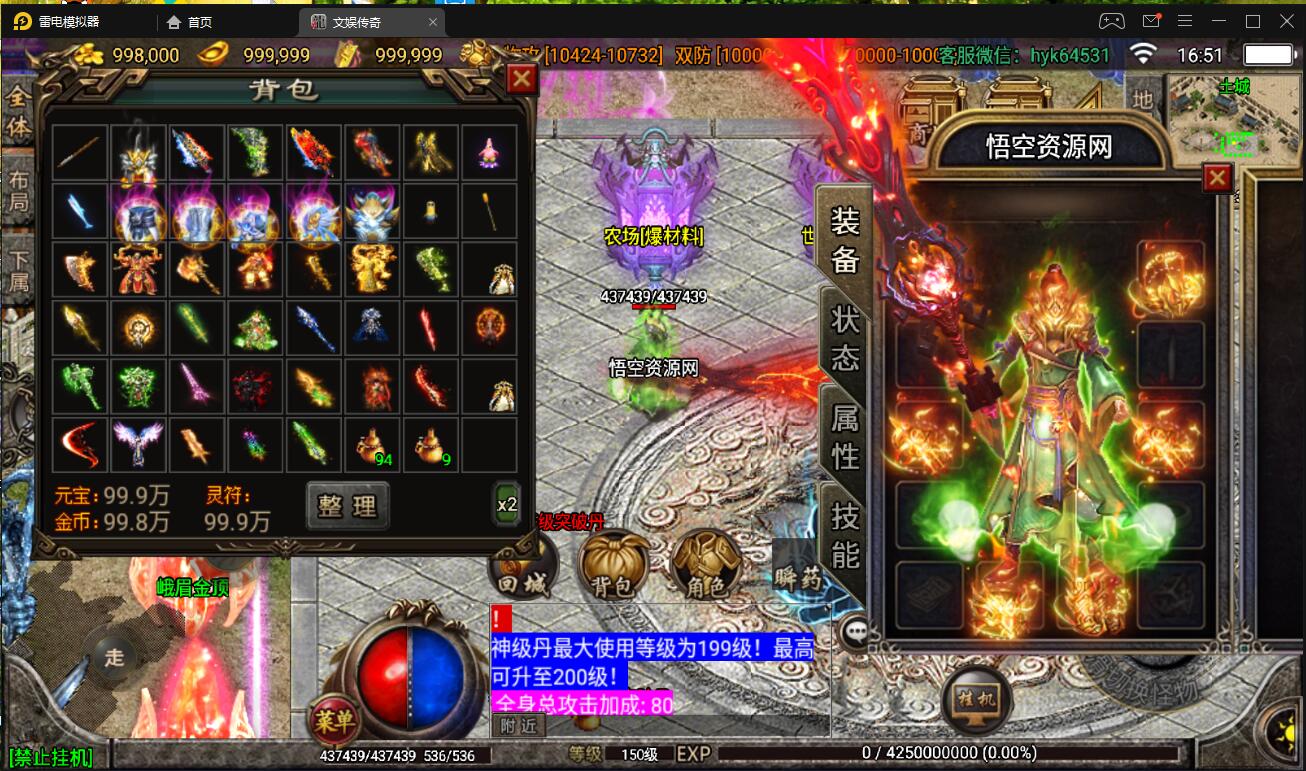Screen dimensions: 1306x771
Task: Toggle the x2 button in bag
Action: click(x=507, y=505)
